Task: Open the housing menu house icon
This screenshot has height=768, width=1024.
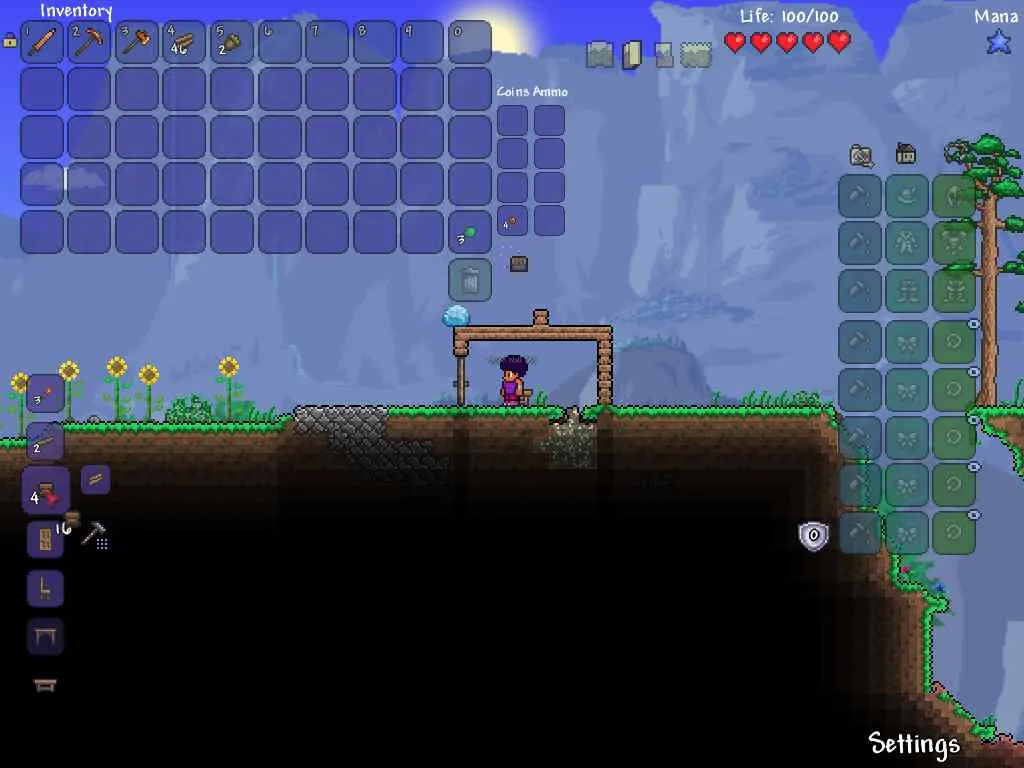Action: point(906,154)
